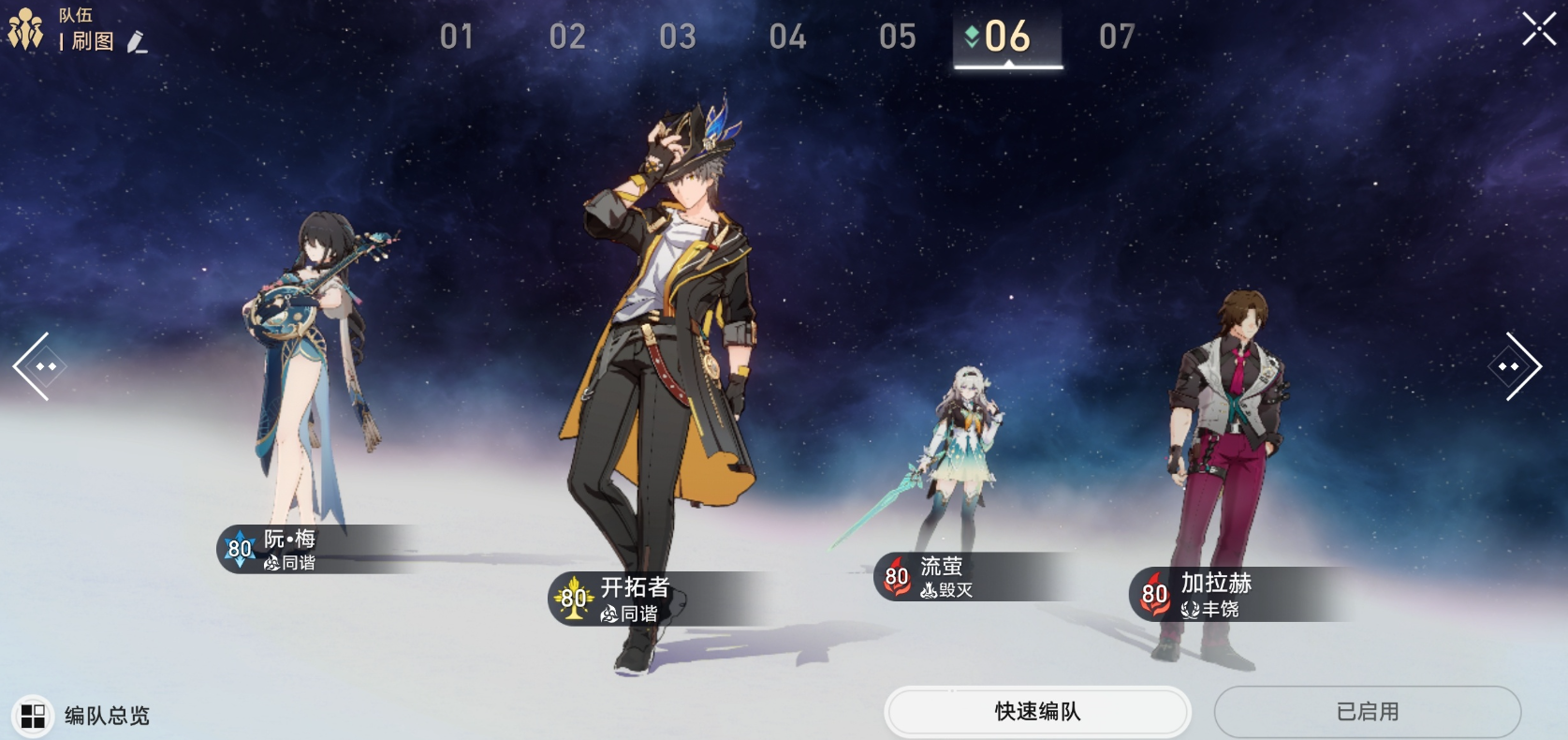Select the 加拉赫 character slot label
Screen dimensions: 1568x740
point(1215,594)
